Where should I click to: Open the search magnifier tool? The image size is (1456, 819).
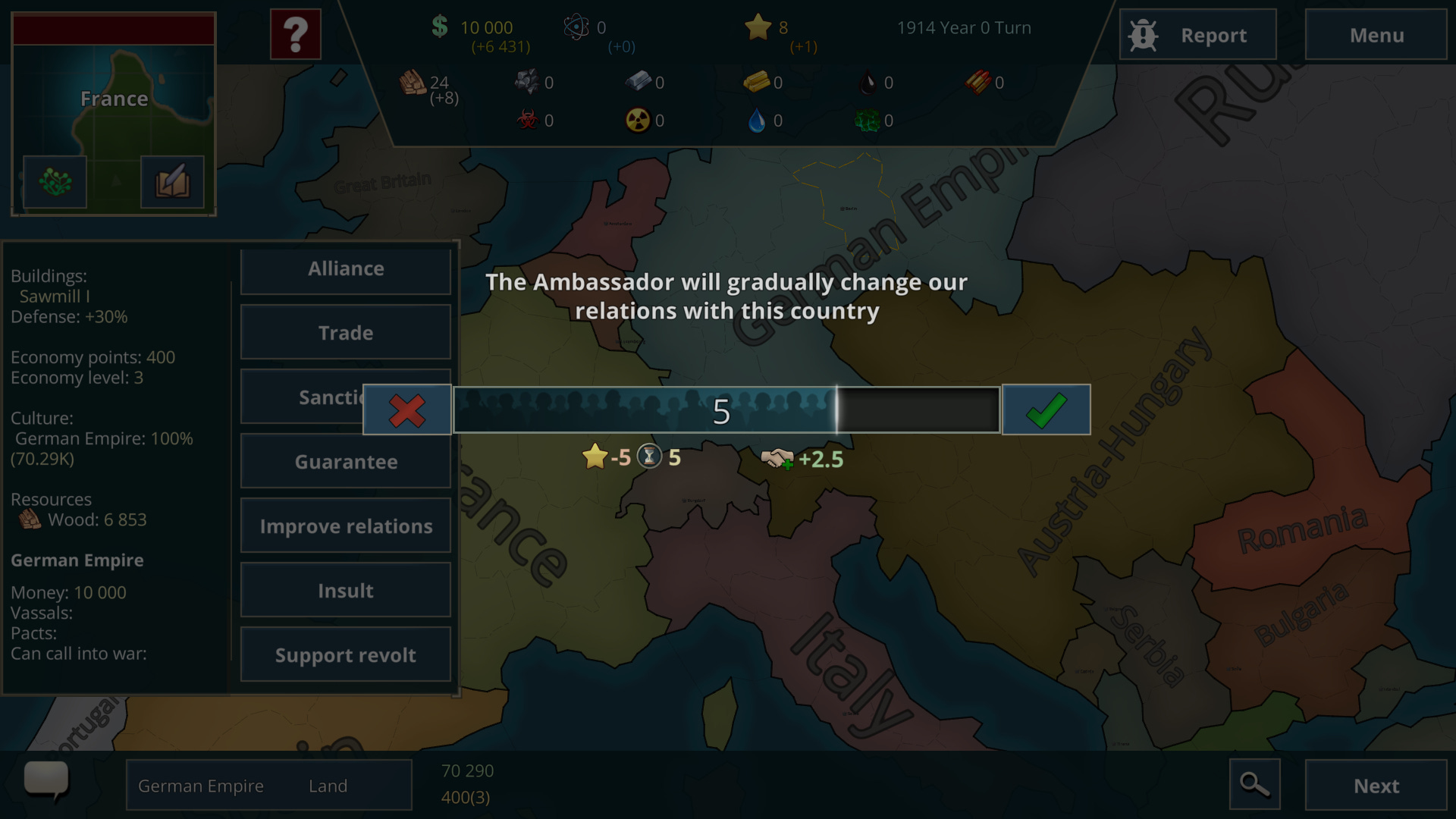1255,785
